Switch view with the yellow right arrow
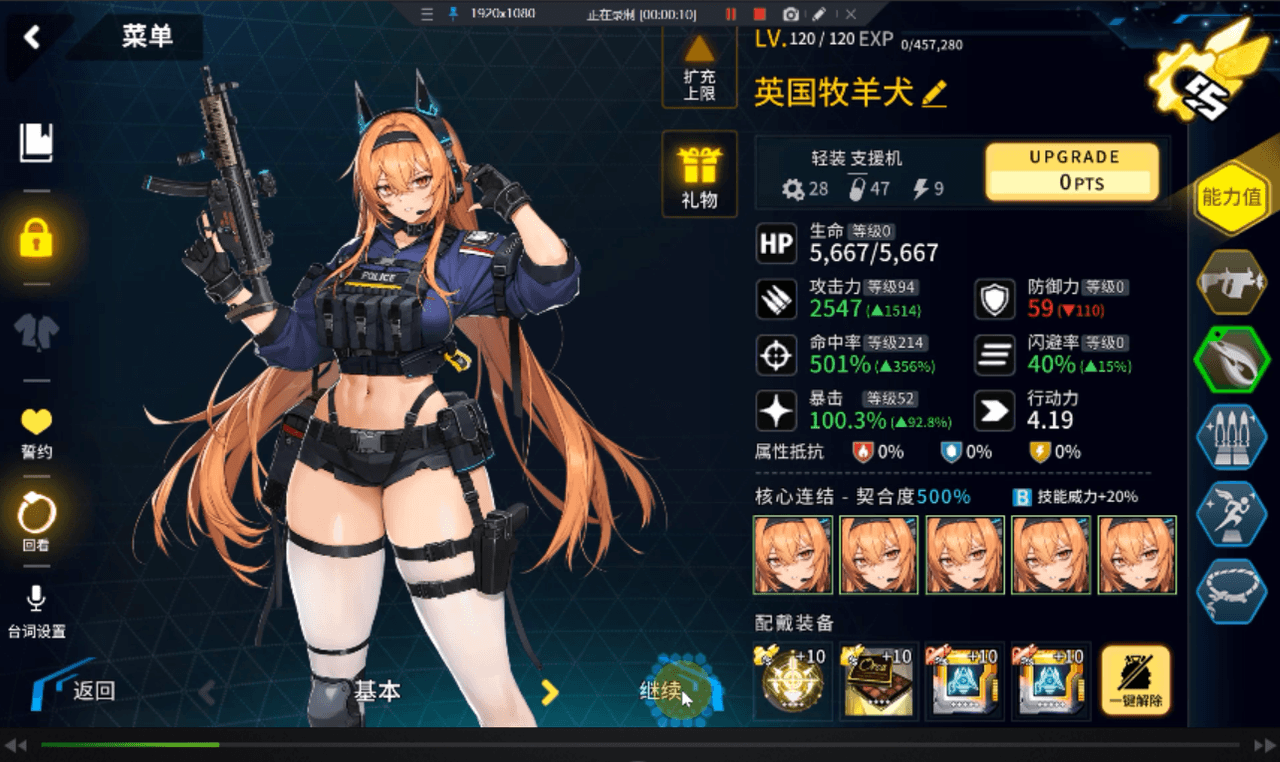This screenshot has width=1280, height=762. pos(549,691)
